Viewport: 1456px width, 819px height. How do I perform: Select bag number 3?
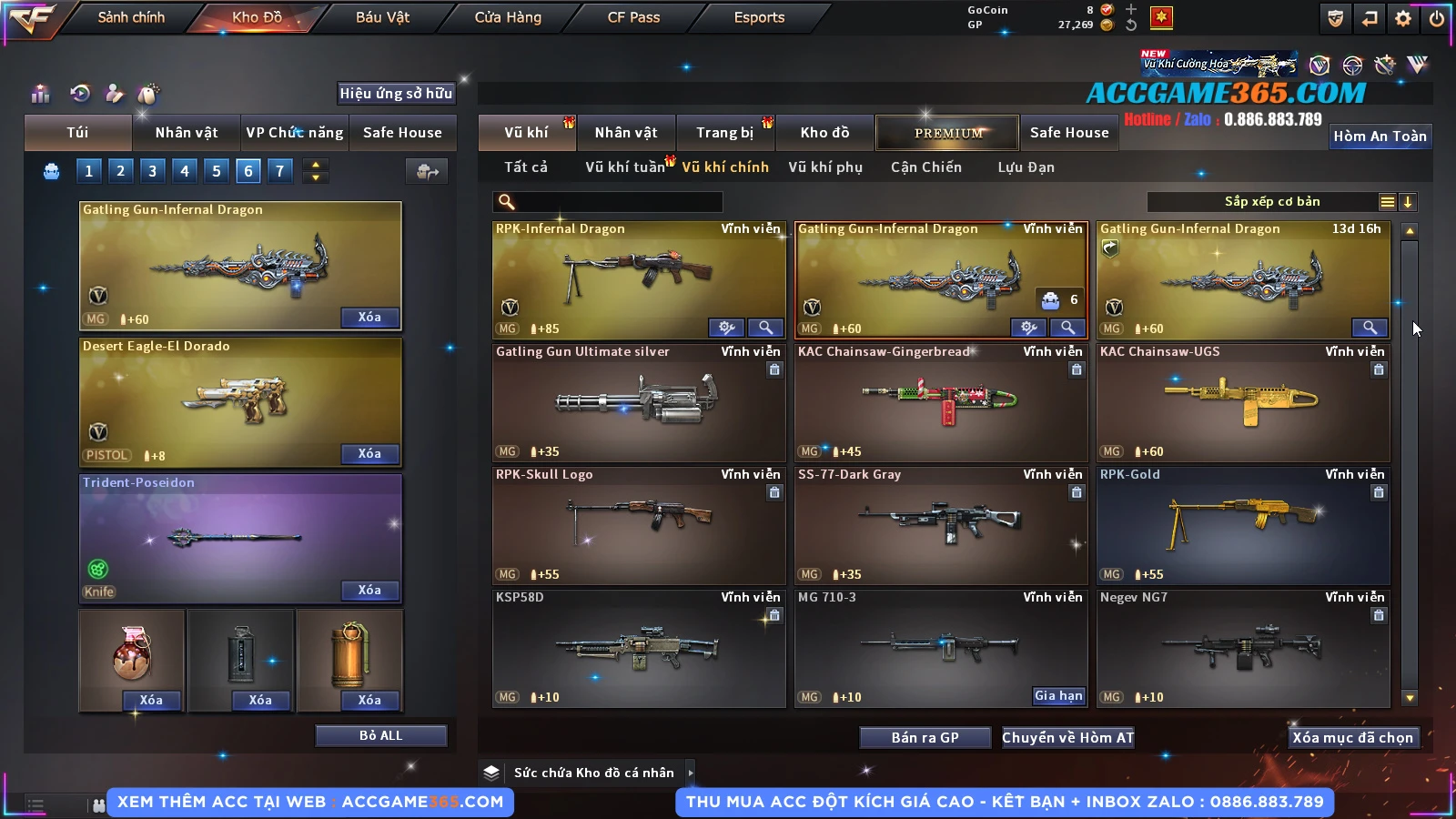pyautogui.click(x=152, y=171)
